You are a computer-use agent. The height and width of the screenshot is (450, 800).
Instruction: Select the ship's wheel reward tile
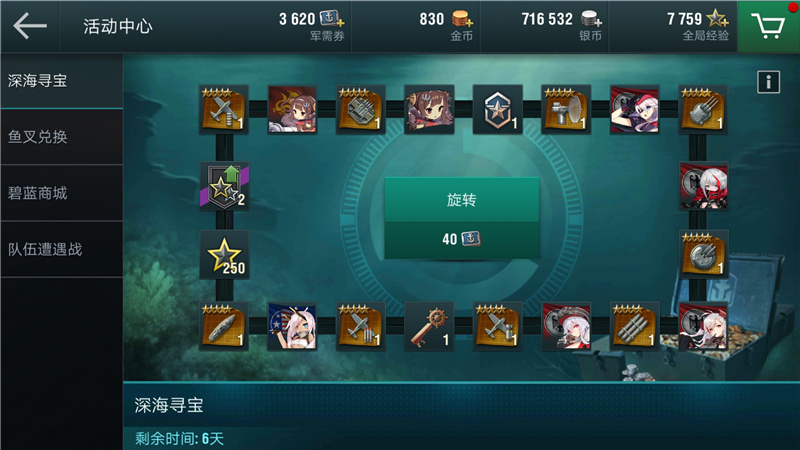tap(429, 326)
